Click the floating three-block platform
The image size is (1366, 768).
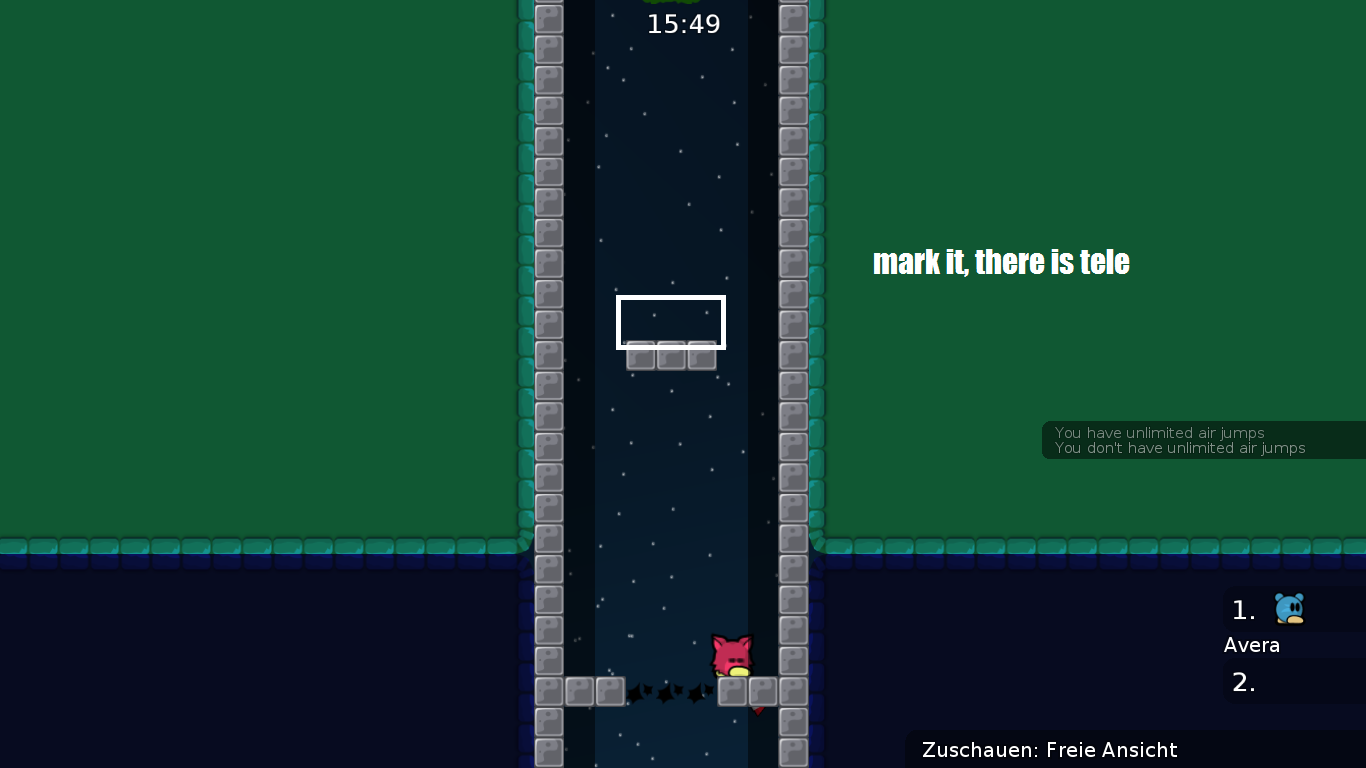(669, 356)
